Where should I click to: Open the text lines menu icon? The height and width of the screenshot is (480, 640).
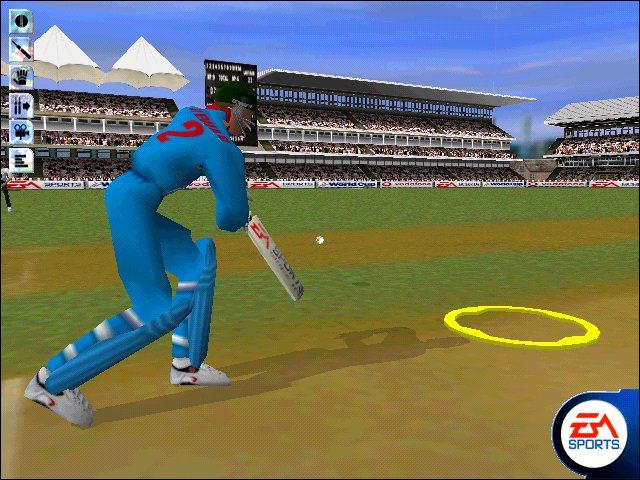point(21,158)
